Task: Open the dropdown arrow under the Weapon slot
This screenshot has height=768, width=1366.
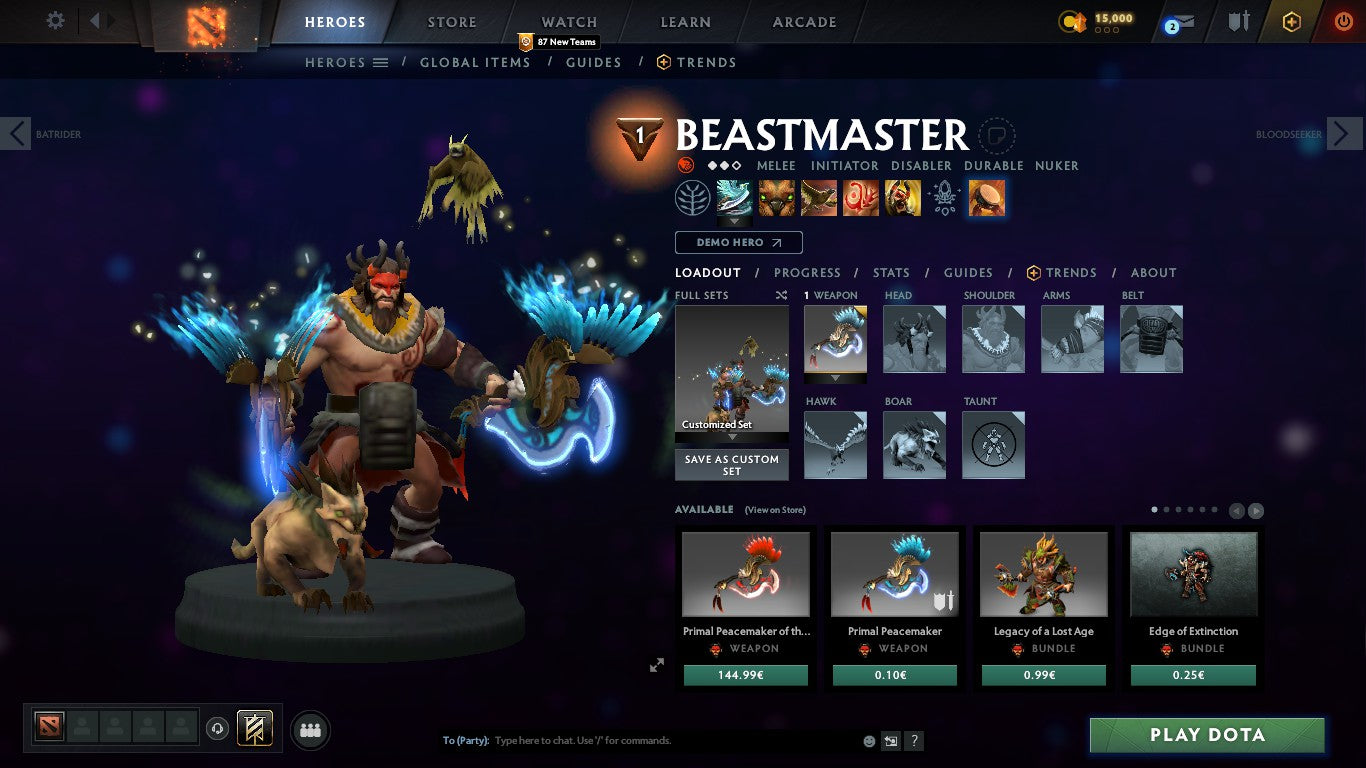Action: click(x=835, y=378)
